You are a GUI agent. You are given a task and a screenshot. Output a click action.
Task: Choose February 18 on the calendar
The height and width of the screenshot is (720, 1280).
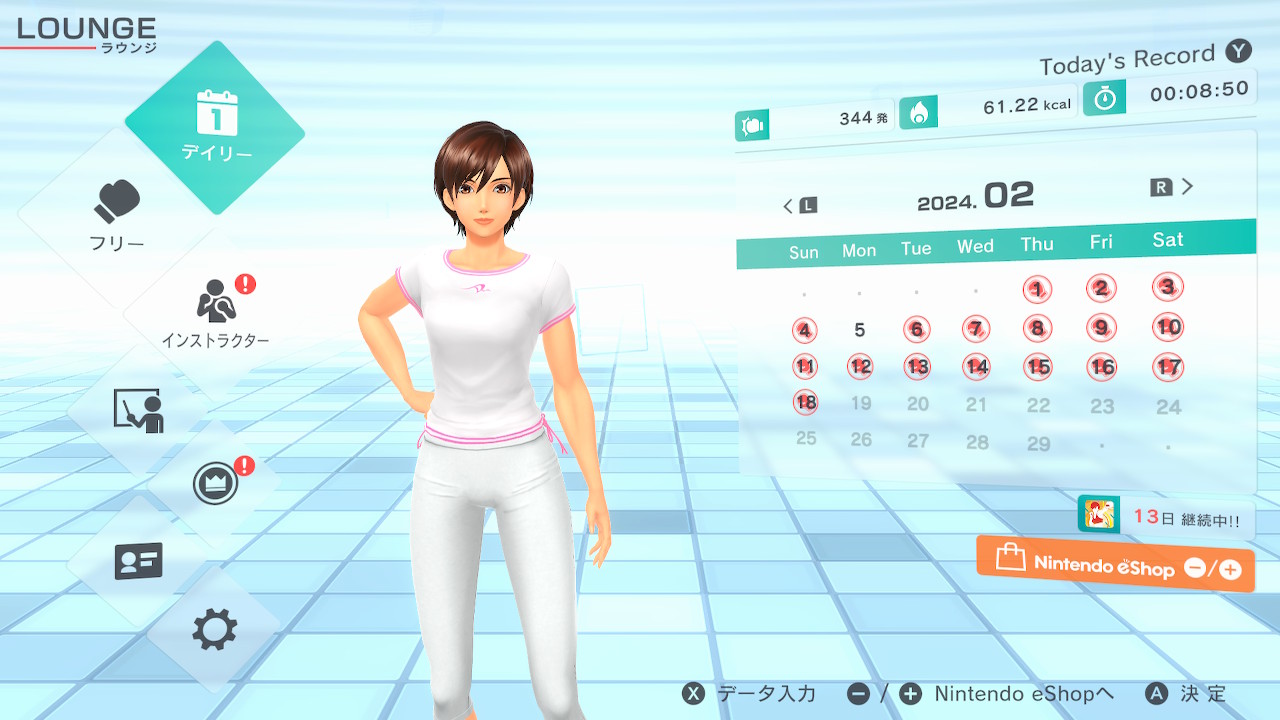(x=805, y=403)
